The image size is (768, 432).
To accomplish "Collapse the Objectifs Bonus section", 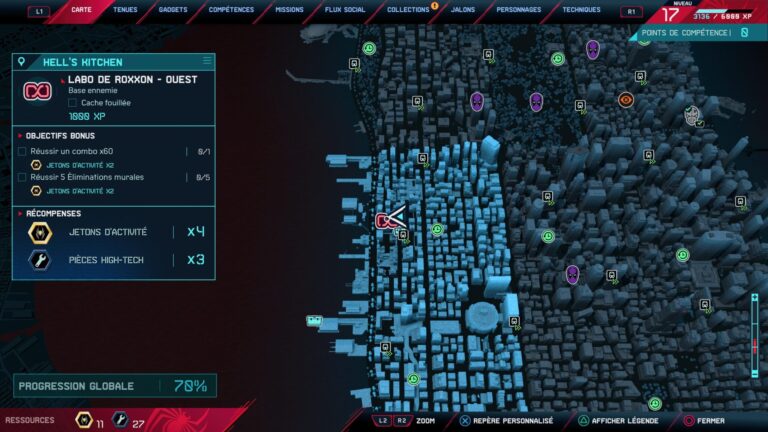I will point(21,134).
